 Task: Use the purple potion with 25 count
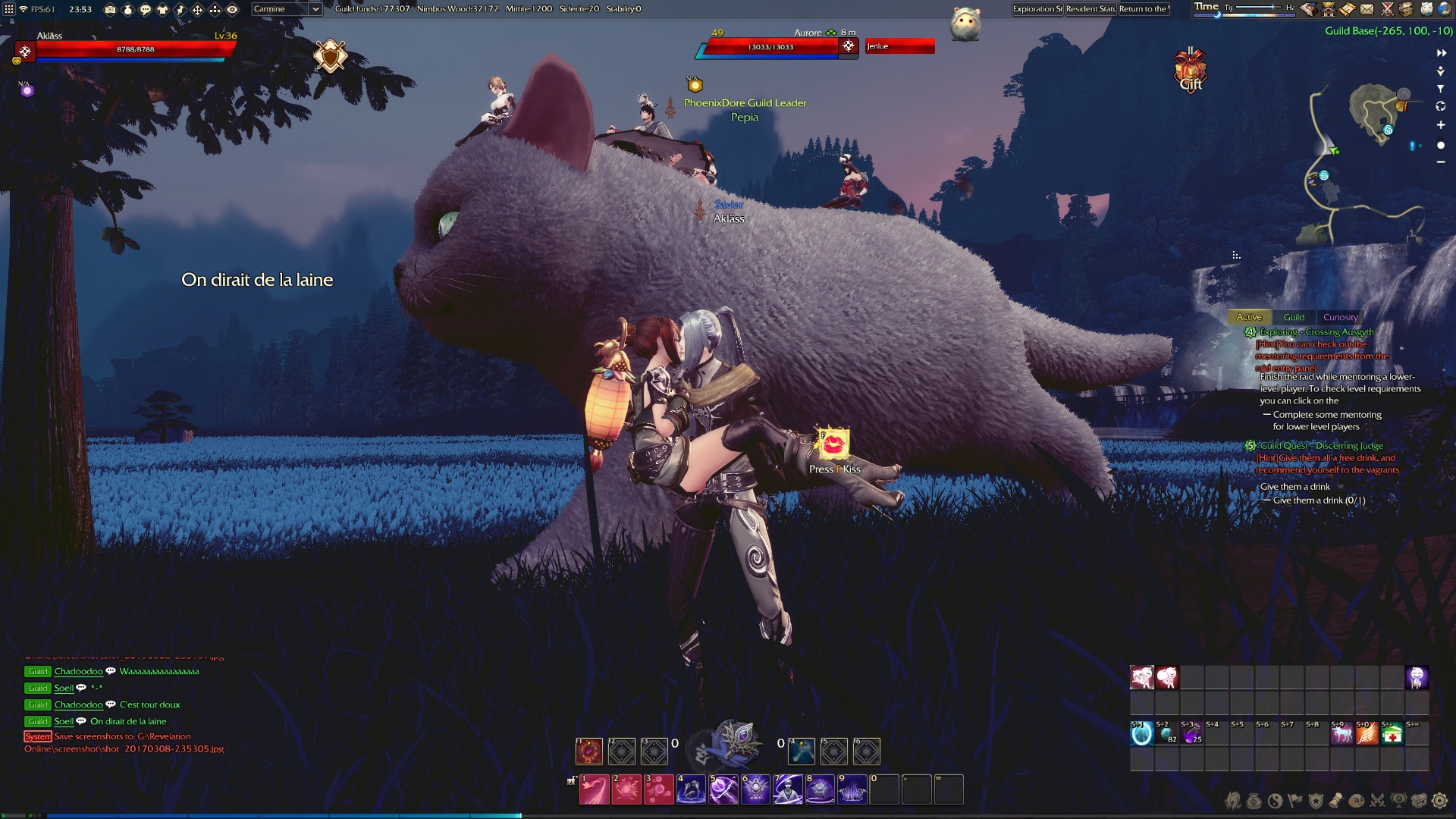pyautogui.click(x=1191, y=734)
